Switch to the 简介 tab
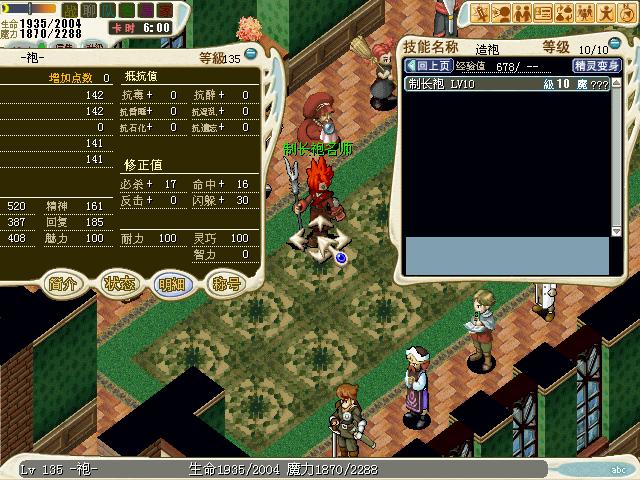 [62, 283]
